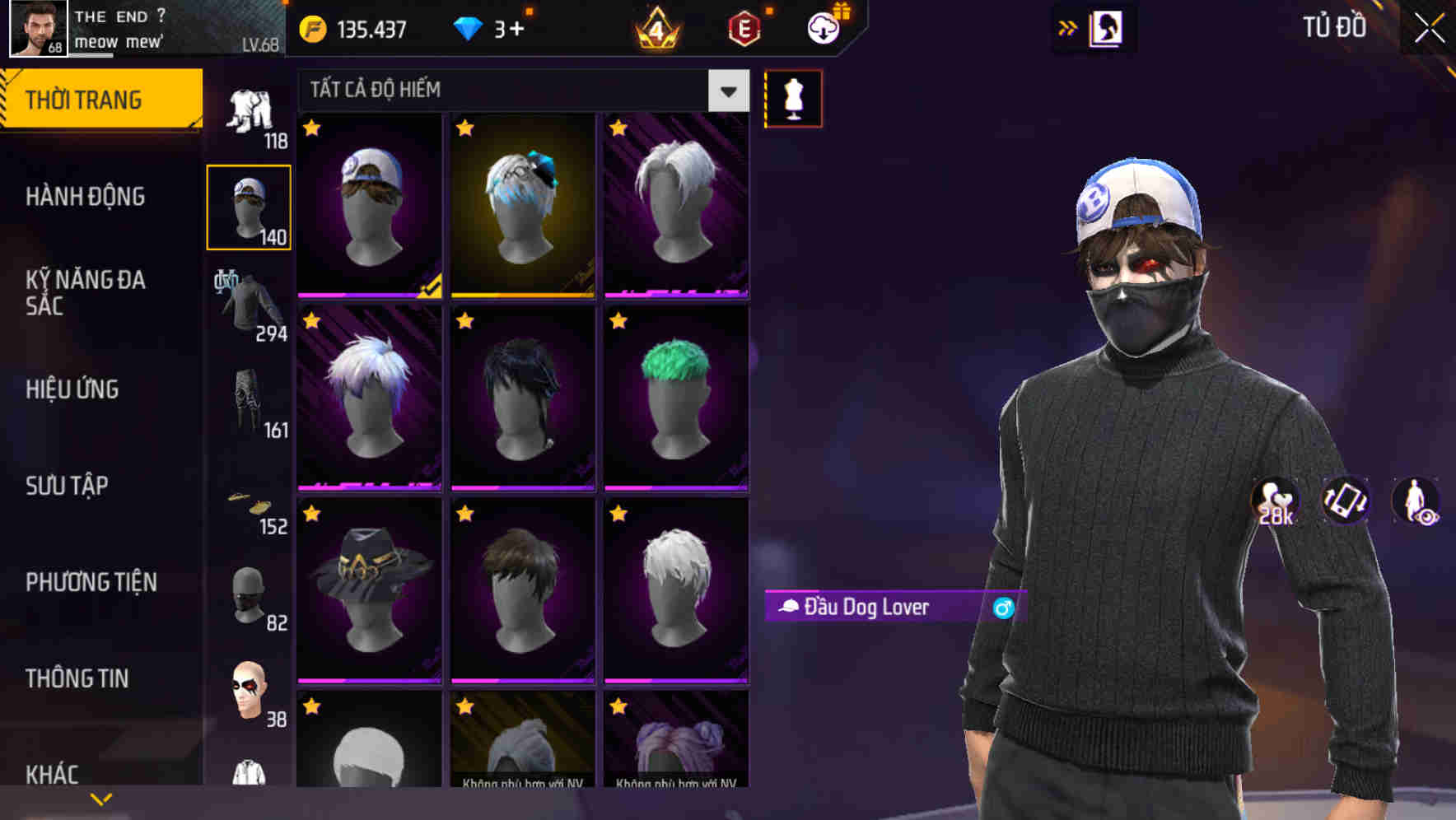The width and height of the screenshot is (1456, 820).
Task: Click the double-arrow share chevrons
Action: [1069, 27]
